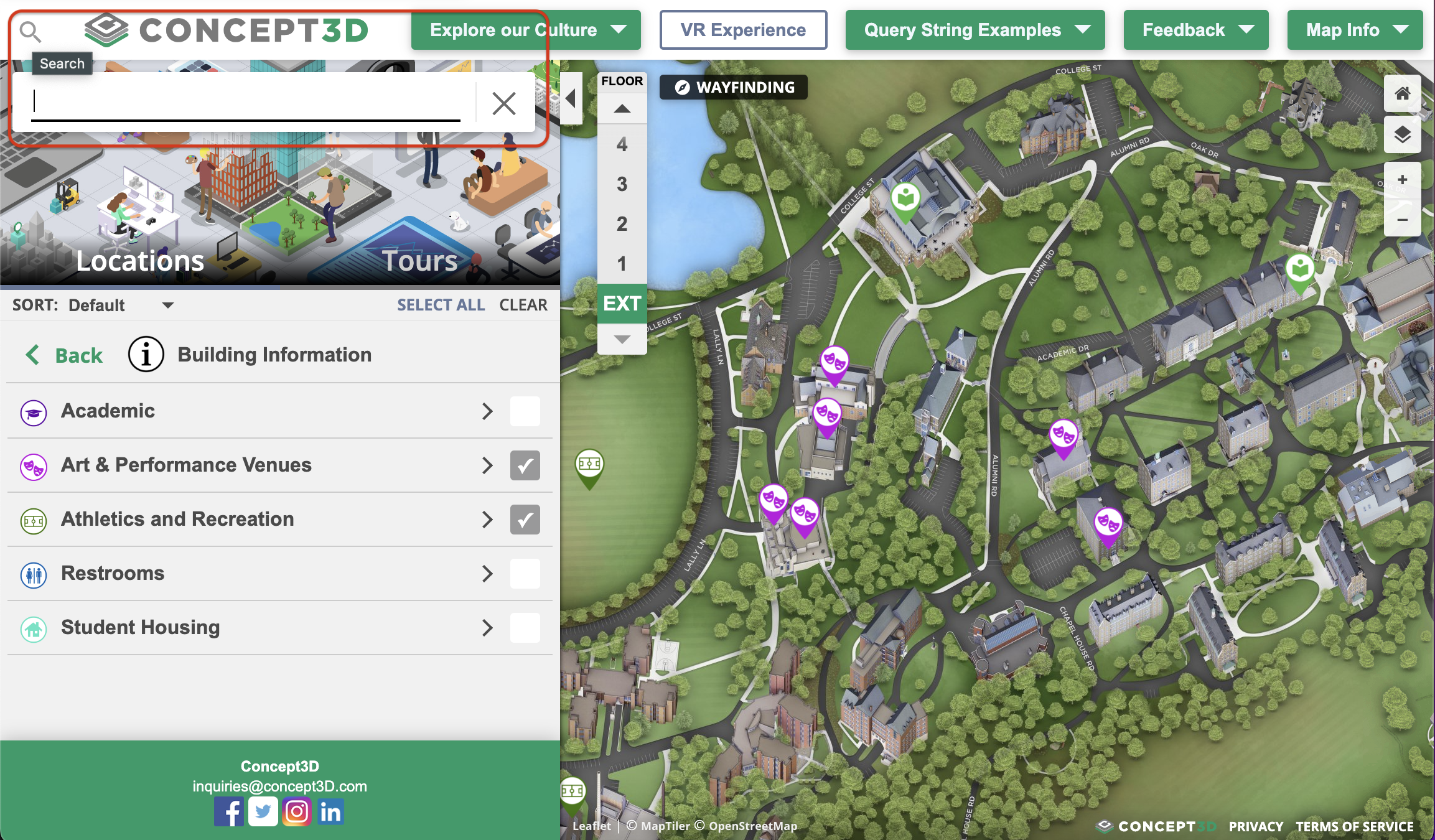Reset map with the home button

(x=1402, y=94)
